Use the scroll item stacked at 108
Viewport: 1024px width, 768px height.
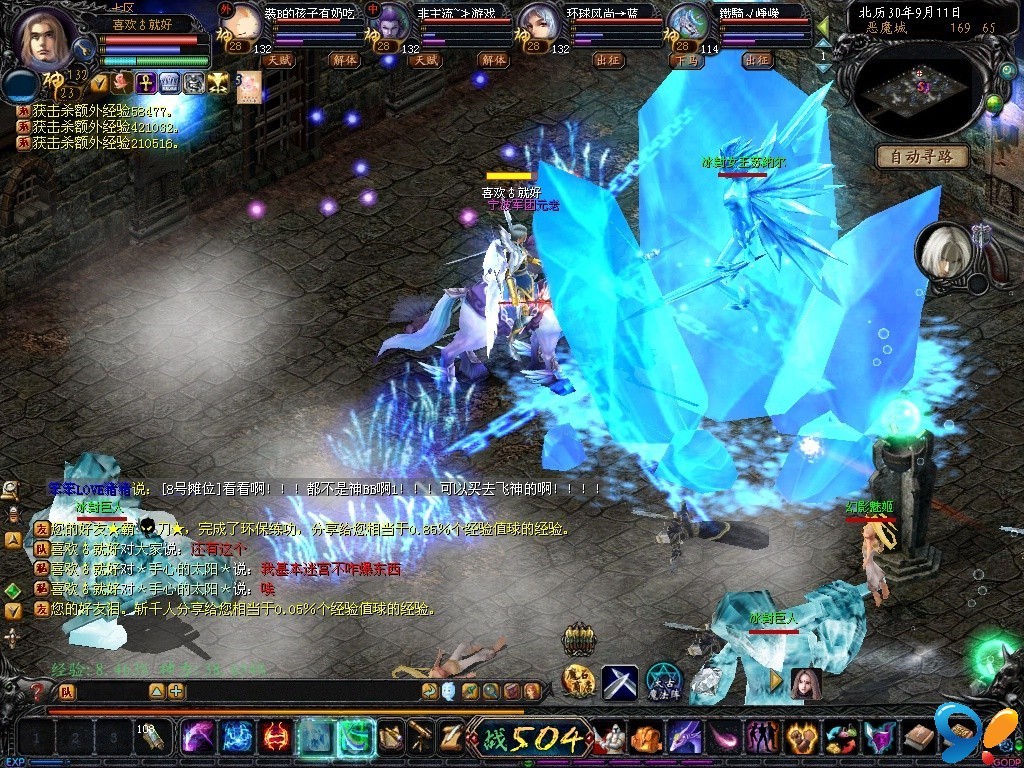152,738
